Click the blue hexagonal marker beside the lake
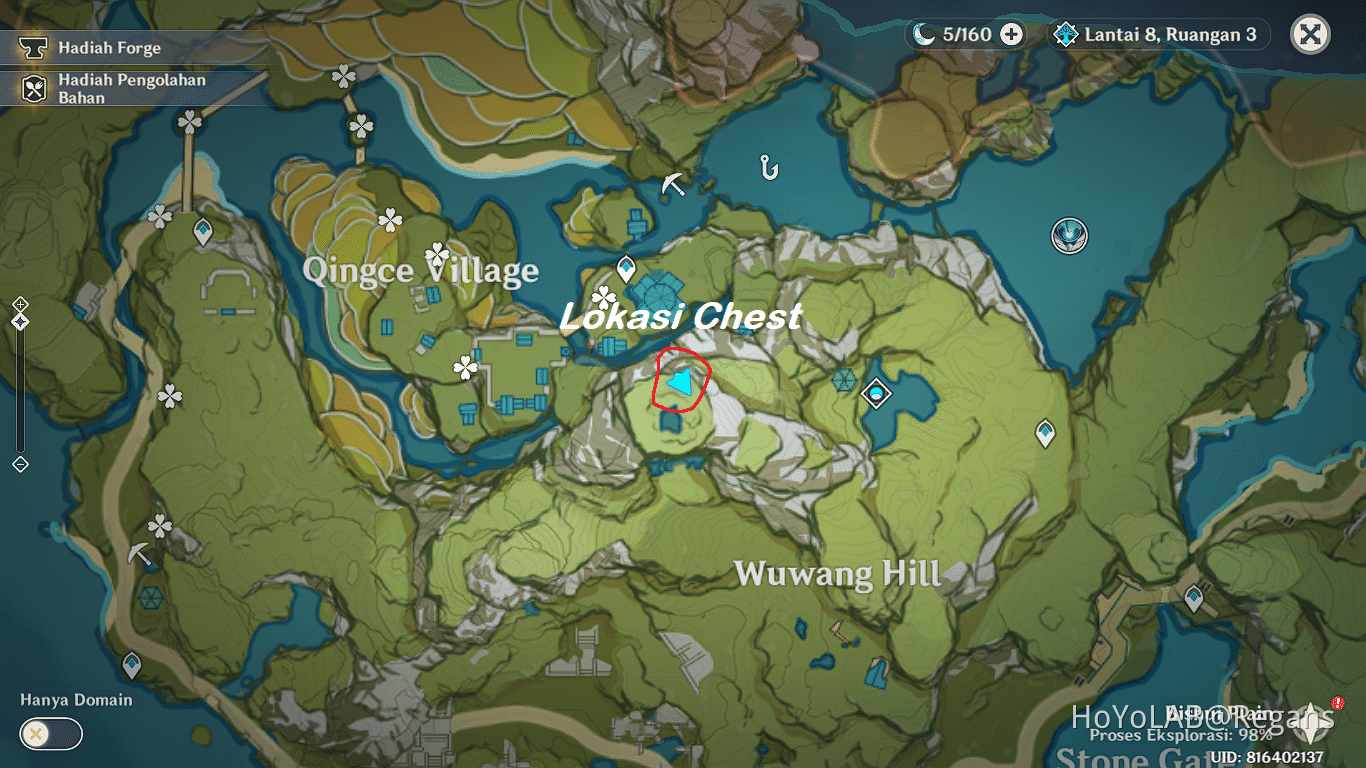The height and width of the screenshot is (768, 1366). [843, 379]
